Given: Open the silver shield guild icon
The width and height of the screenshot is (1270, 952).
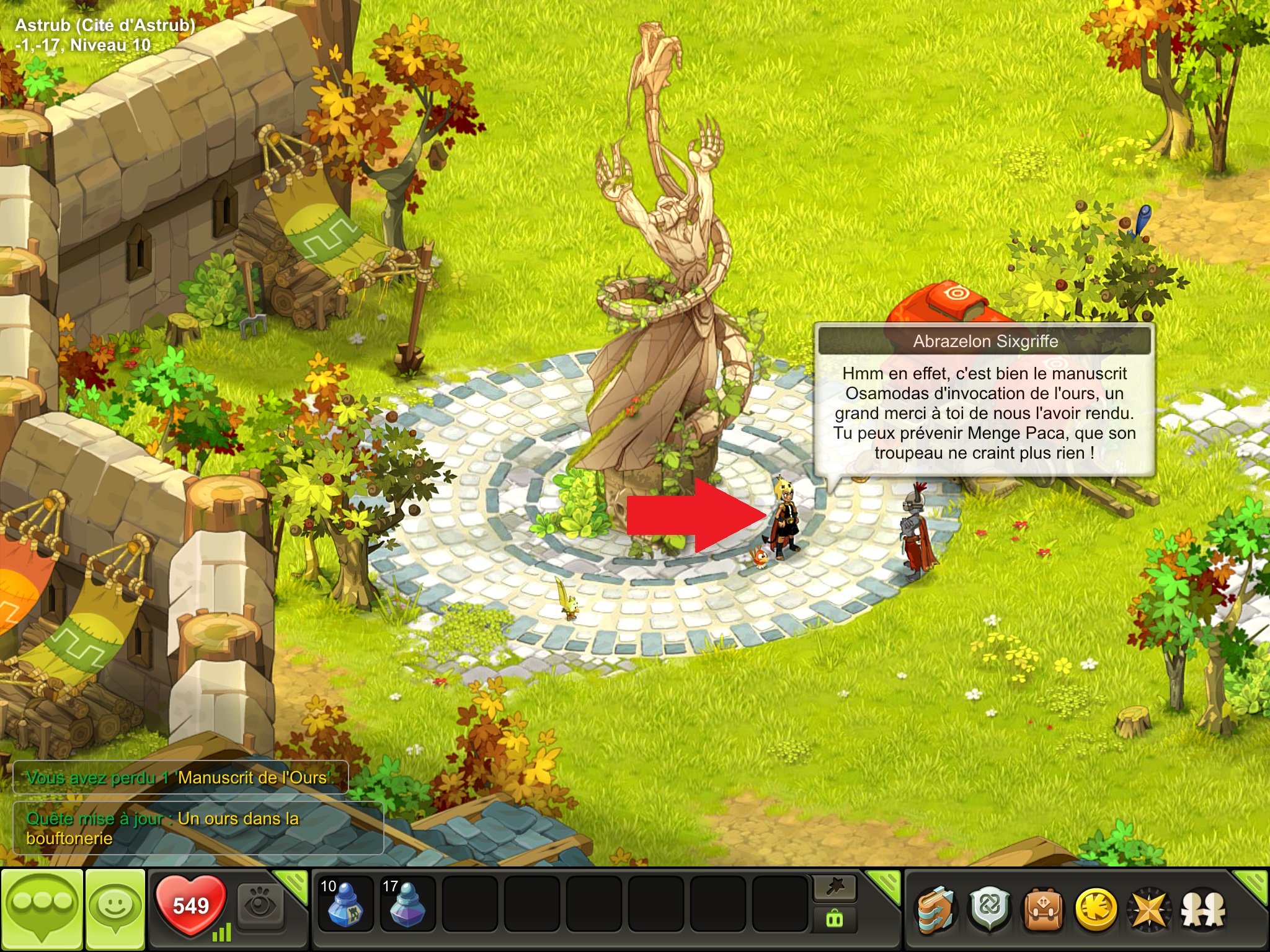Looking at the screenshot, I should [x=990, y=910].
